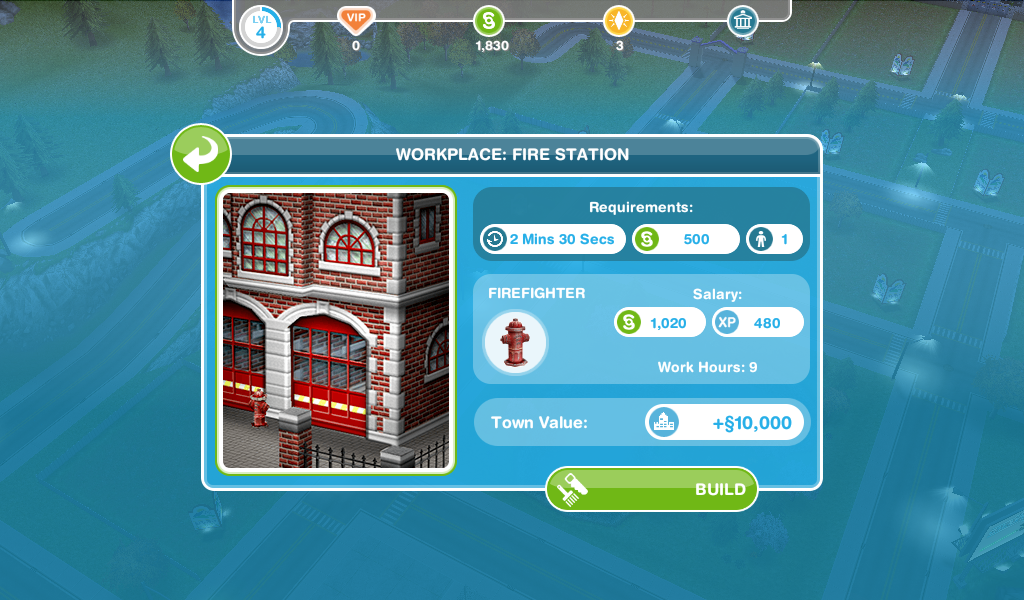Screen dimensions: 1024x600
Task: Tap the Firefighter fire hydrant icon
Action: [516, 343]
